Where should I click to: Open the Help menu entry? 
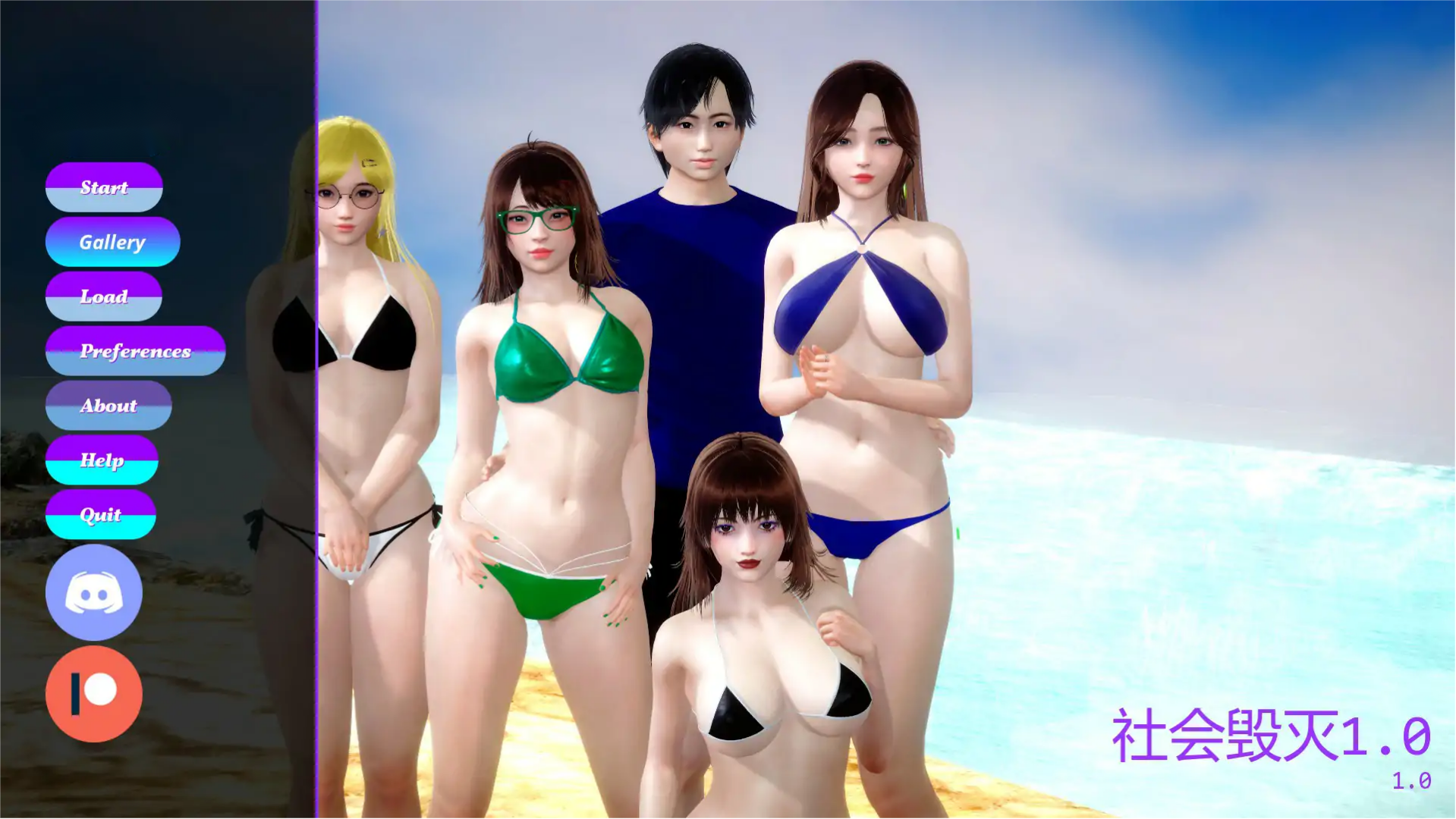coord(101,460)
